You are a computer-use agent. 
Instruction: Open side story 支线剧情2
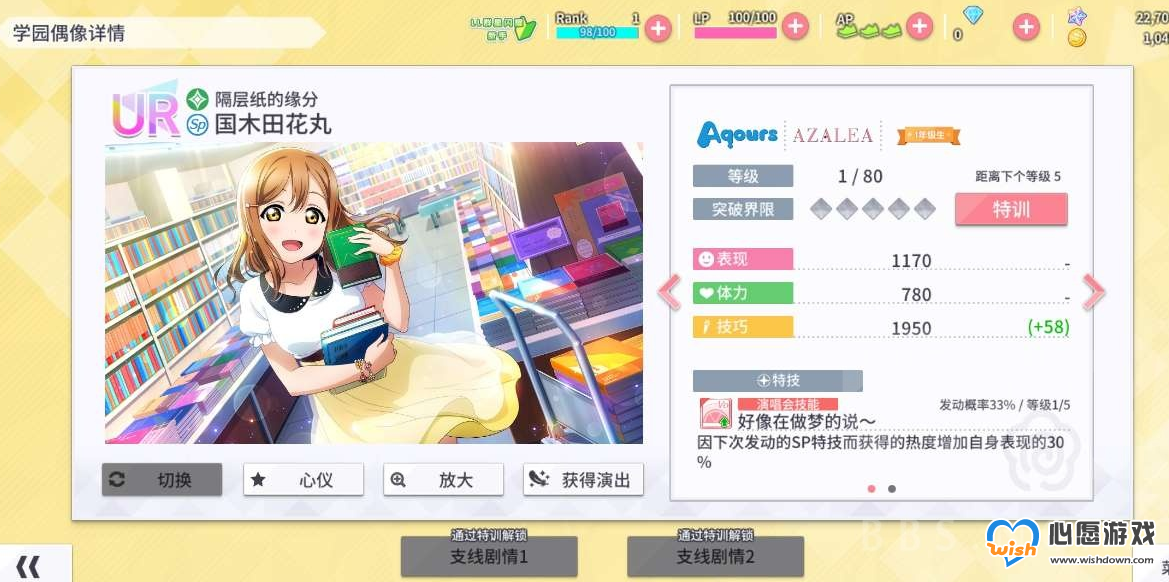pyautogui.click(x=715, y=556)
